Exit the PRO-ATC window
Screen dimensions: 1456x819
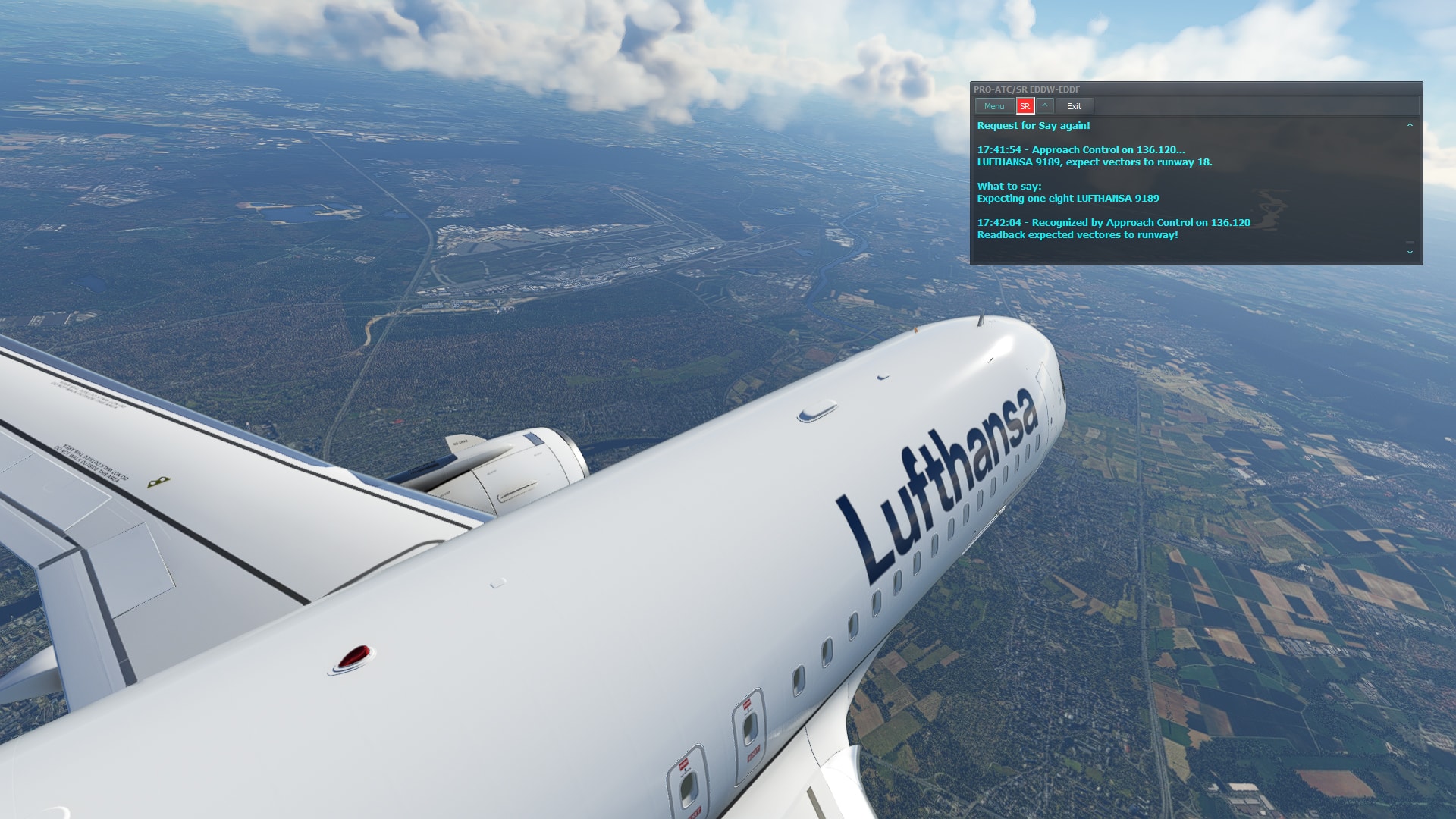coord(1074,106)
